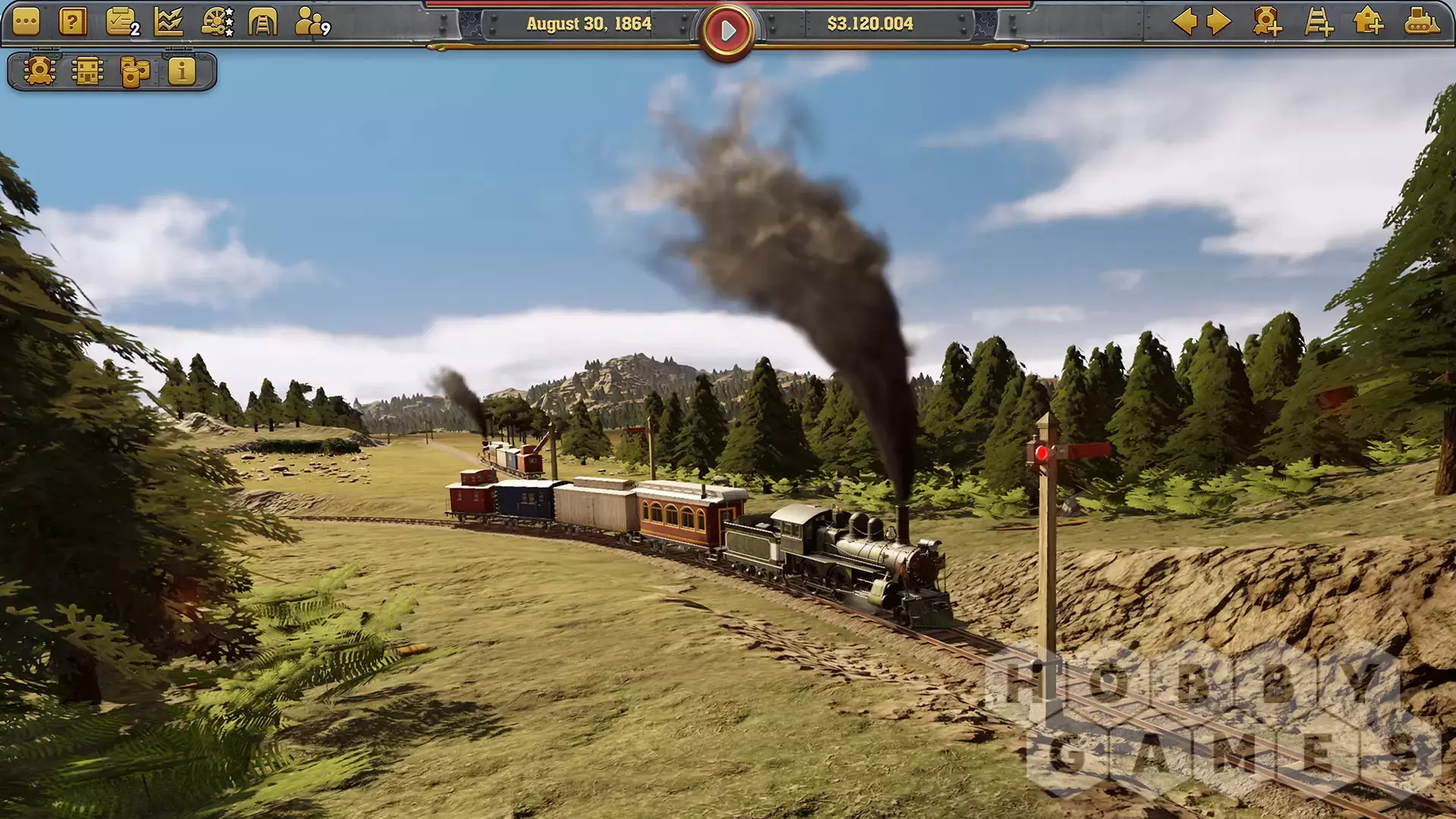Click the tunnel with tracks icon
The height and width of the screenshot is (819, 1456).
262,23
